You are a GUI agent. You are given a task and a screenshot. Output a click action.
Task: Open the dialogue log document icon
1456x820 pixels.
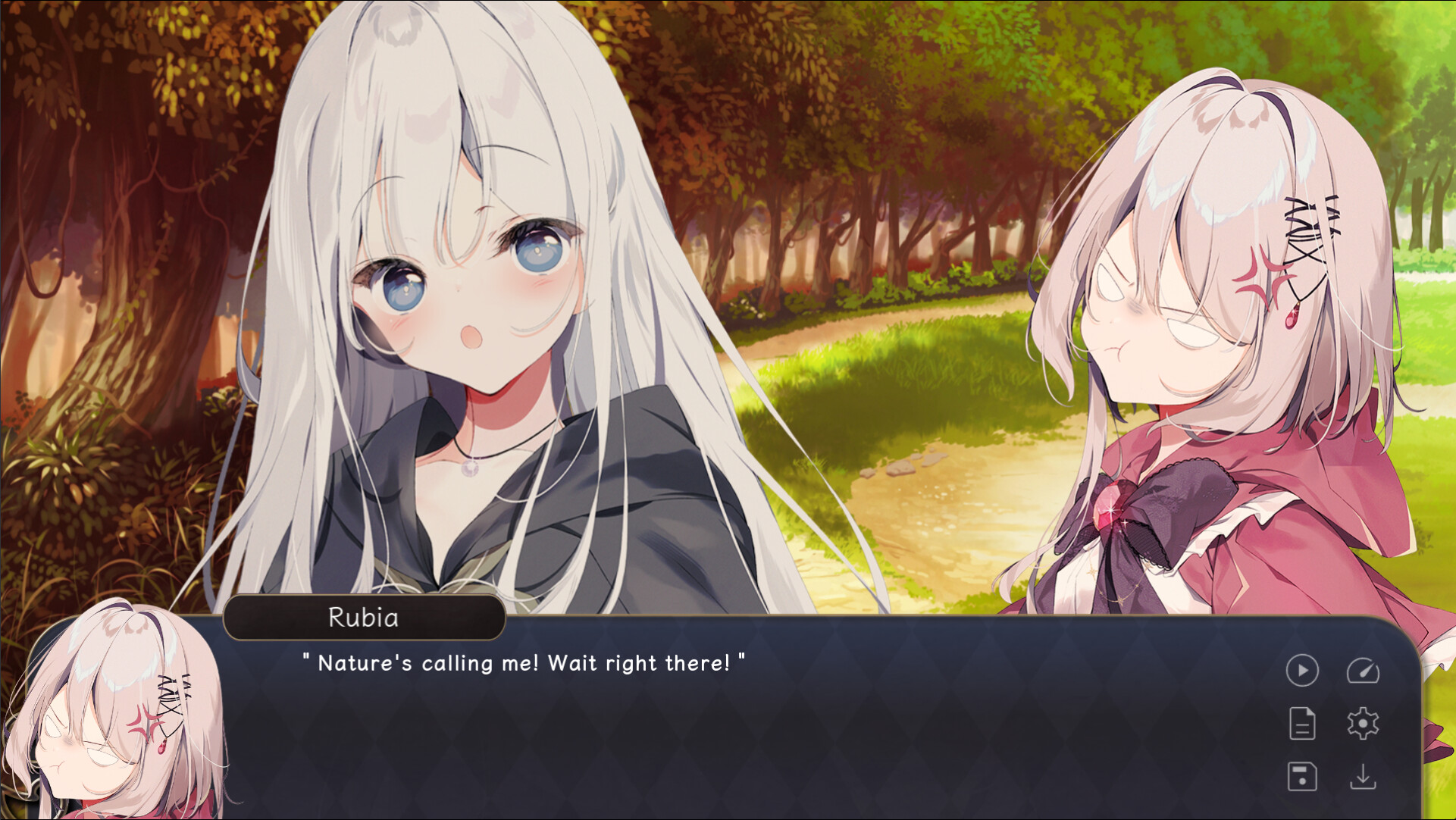pos(1302,724)
